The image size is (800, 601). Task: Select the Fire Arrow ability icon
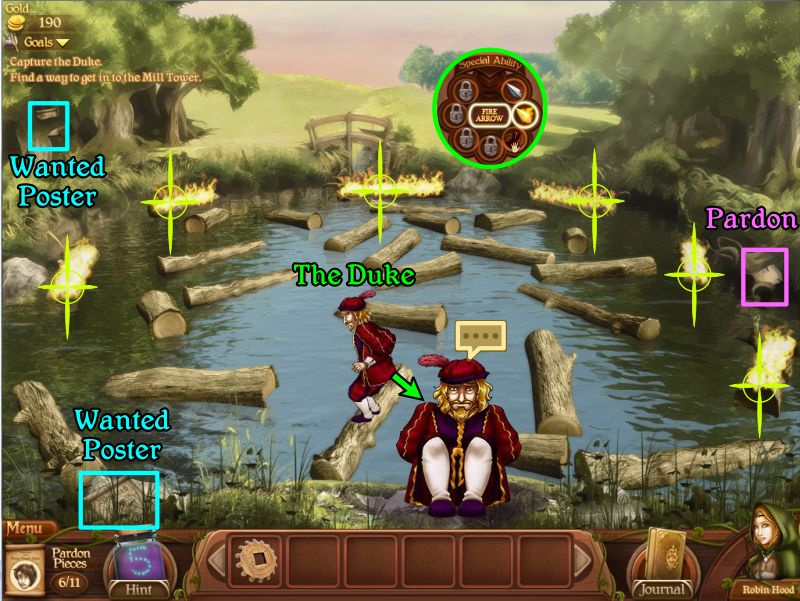pyautogui.click(x=525, y=115)
